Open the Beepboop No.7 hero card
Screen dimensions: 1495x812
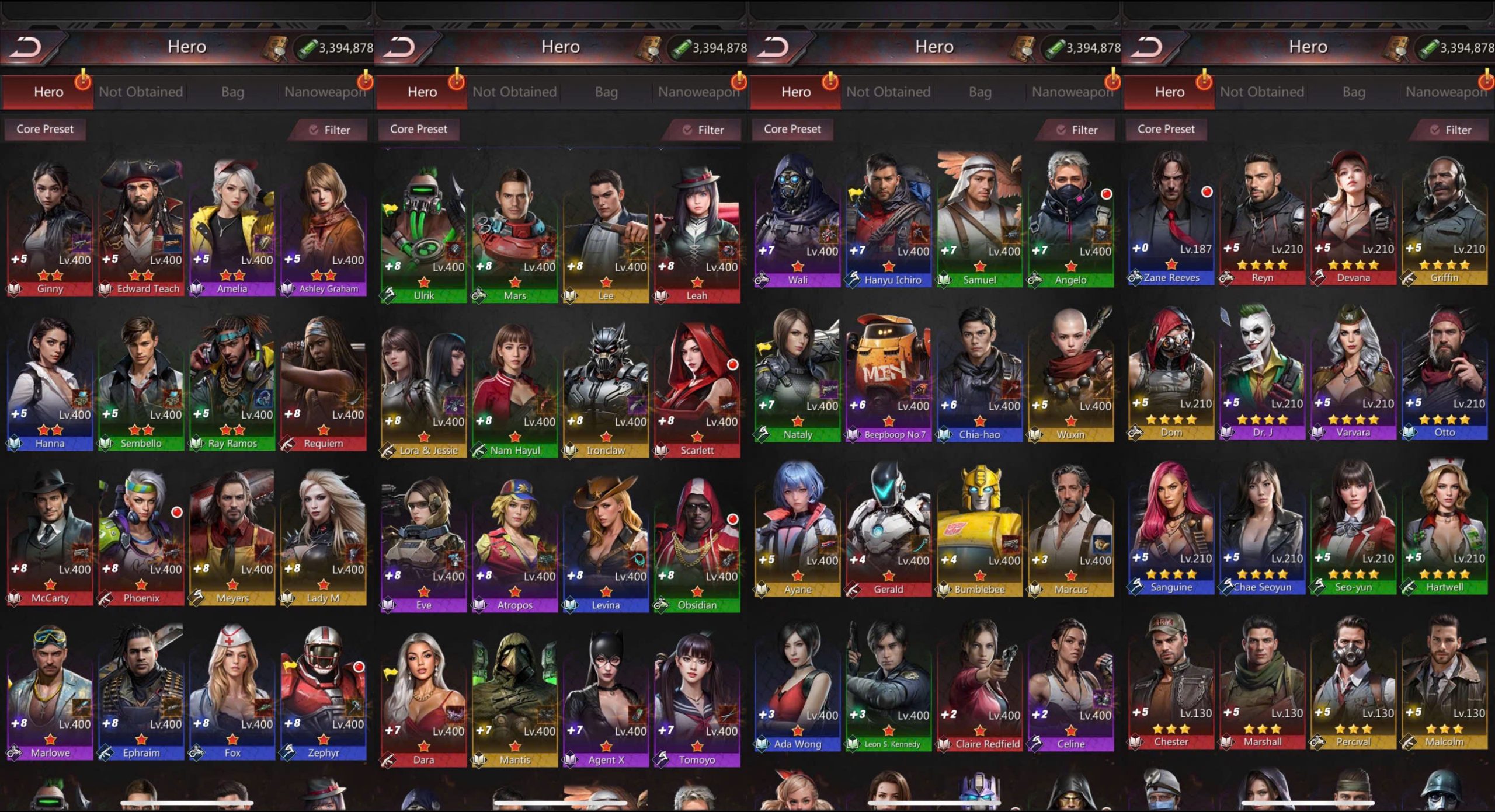(x=889, y=374)
